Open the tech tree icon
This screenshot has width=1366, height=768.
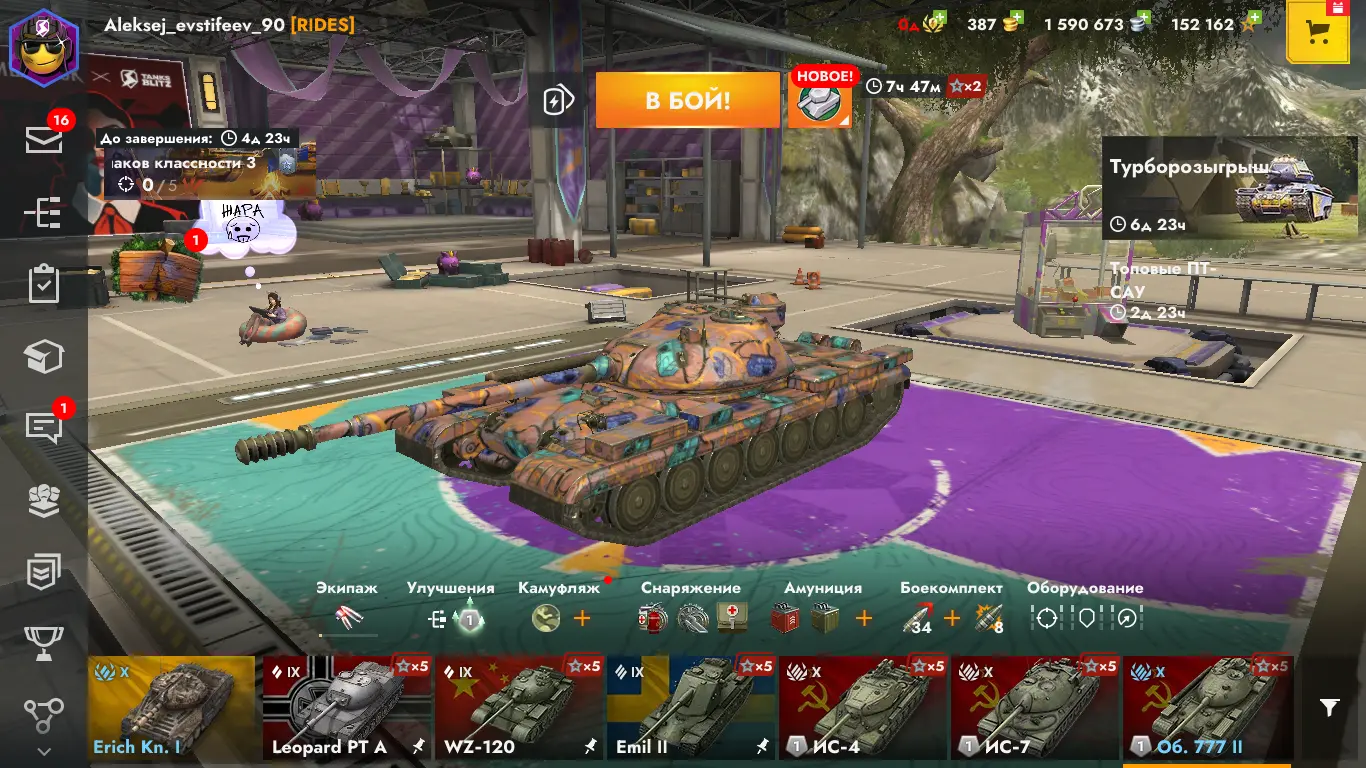click(44, 213)
